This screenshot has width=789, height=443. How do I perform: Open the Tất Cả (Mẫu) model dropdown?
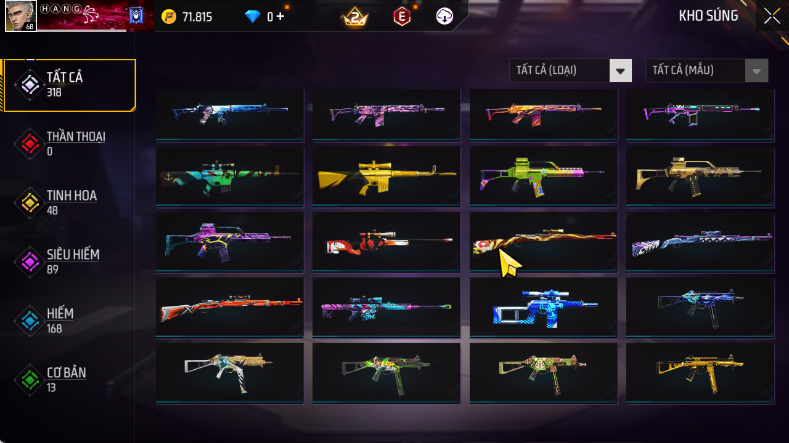(x=707, y=70)
